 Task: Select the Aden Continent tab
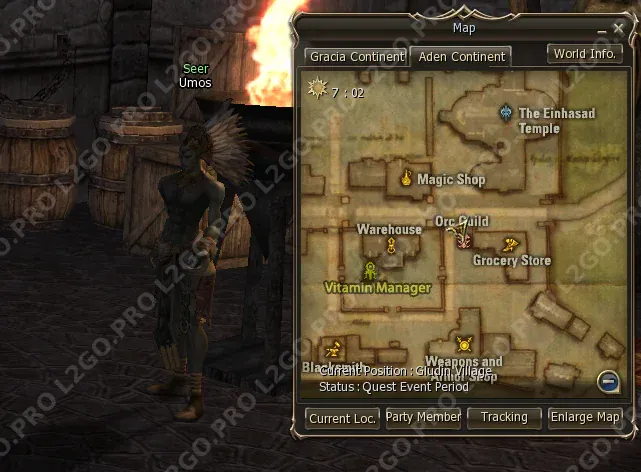(x=461, y=57)
